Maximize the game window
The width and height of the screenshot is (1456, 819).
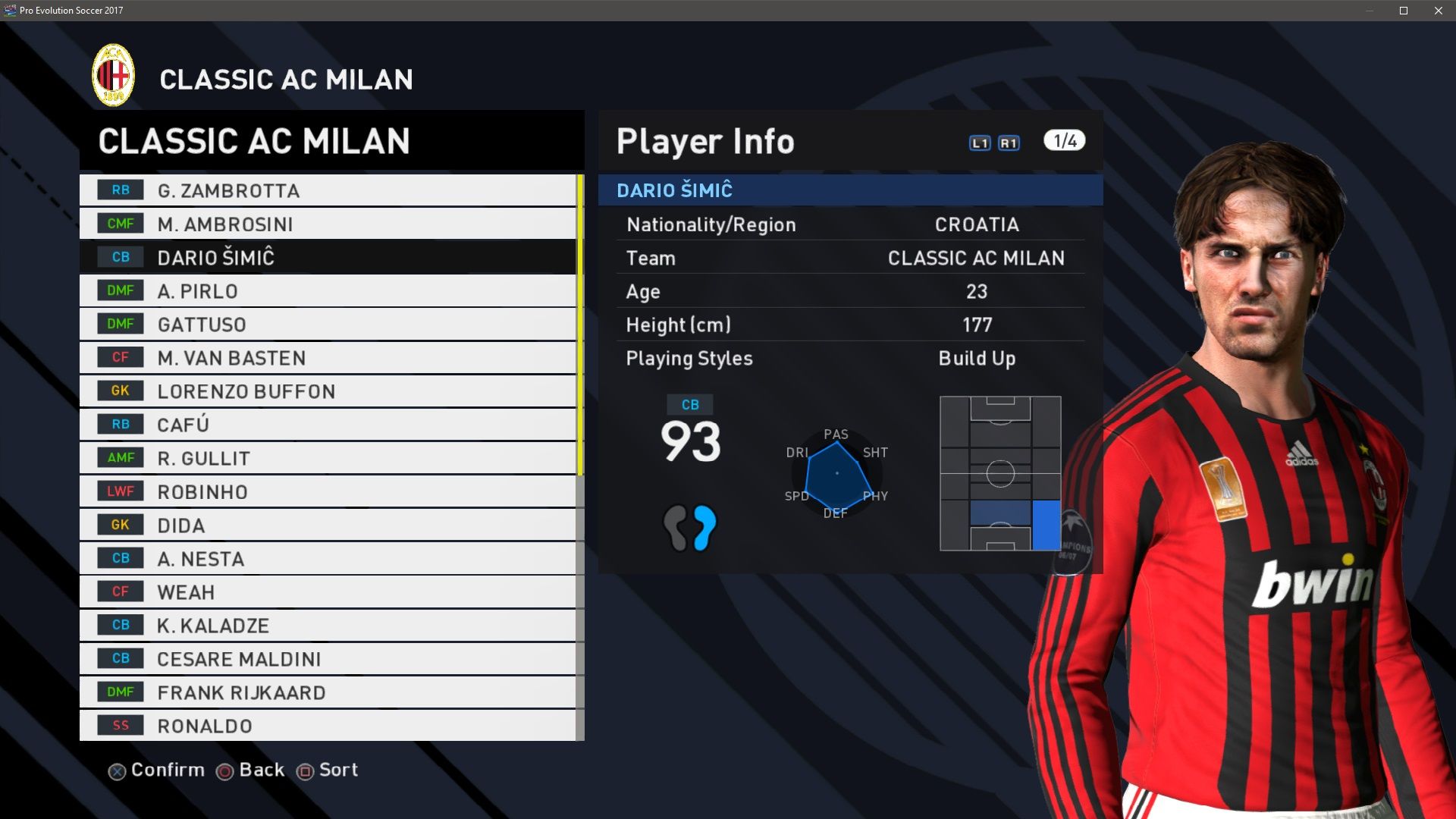(1404, 11)
